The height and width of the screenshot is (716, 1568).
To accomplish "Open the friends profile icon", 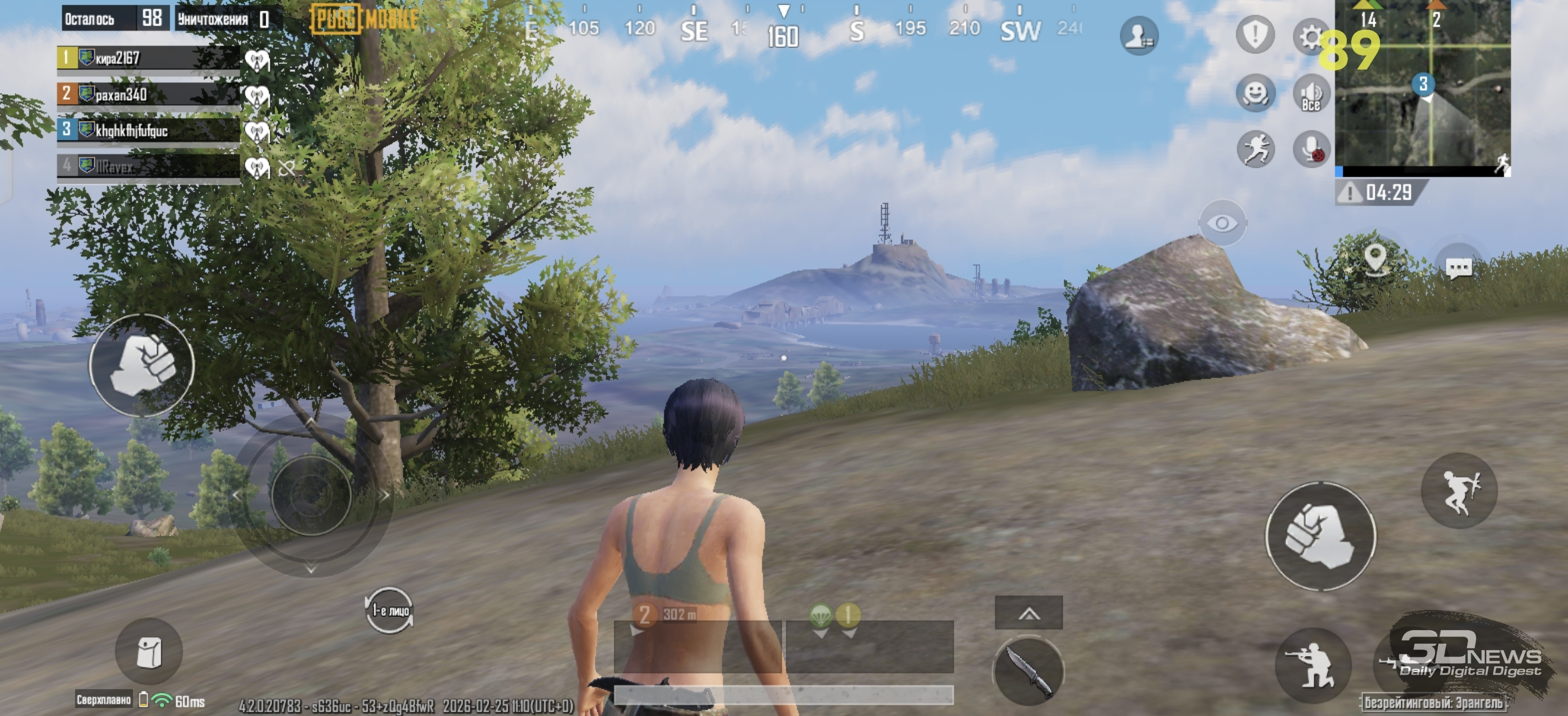I will click(x=1138, y=36).
